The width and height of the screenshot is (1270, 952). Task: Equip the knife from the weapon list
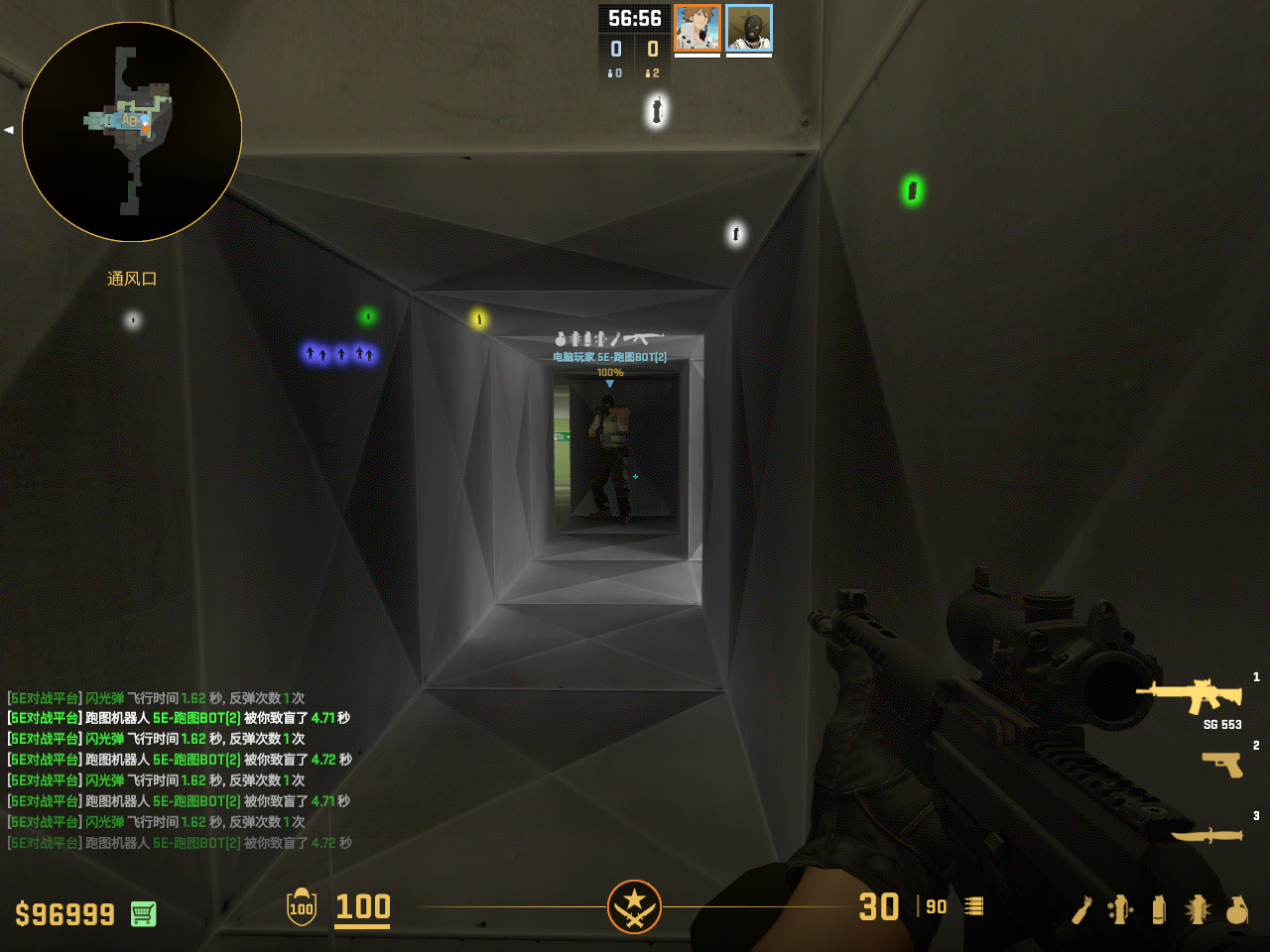[1207, 835]
